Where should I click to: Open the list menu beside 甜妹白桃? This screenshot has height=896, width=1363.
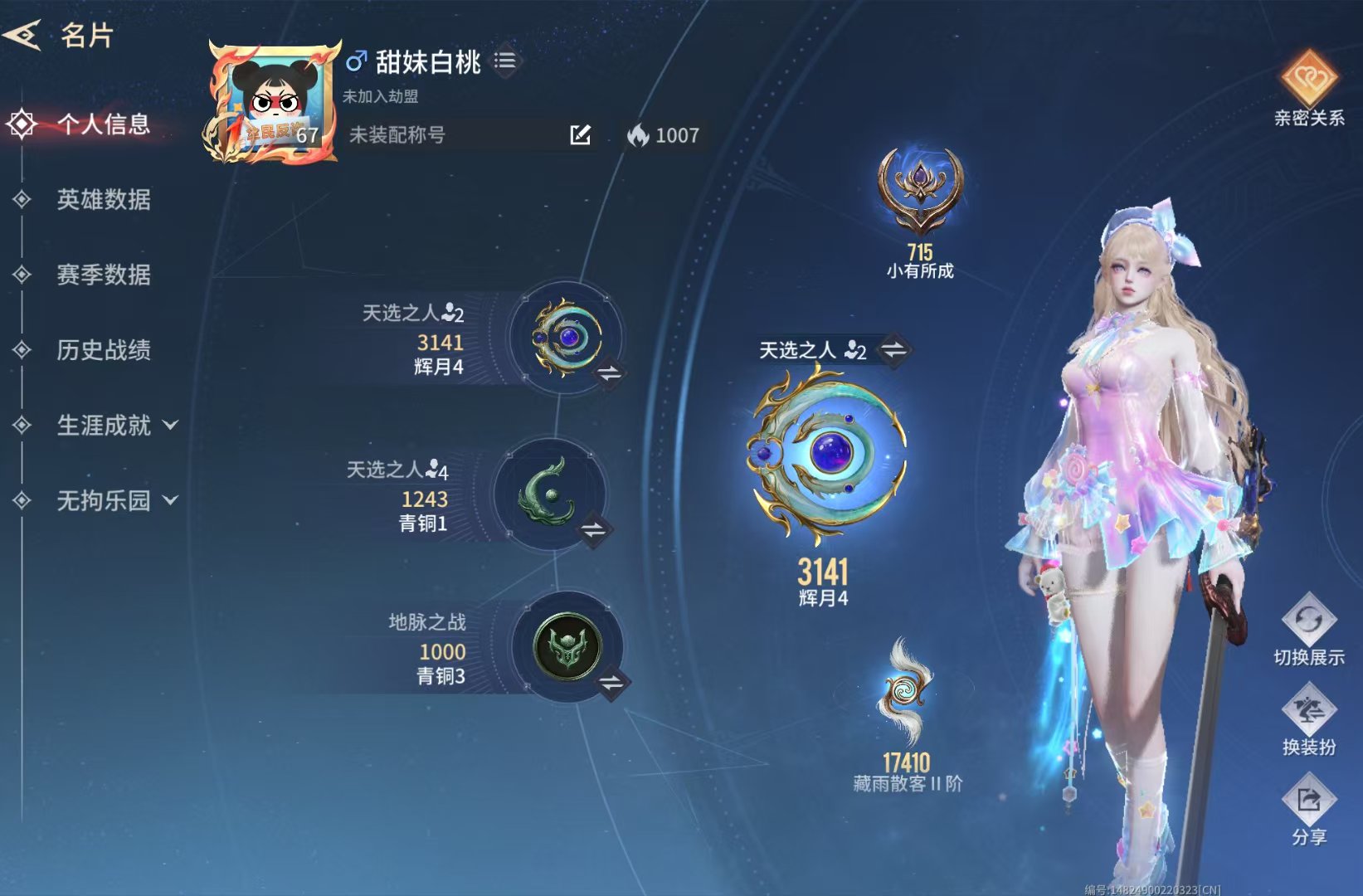coord(504,61)
